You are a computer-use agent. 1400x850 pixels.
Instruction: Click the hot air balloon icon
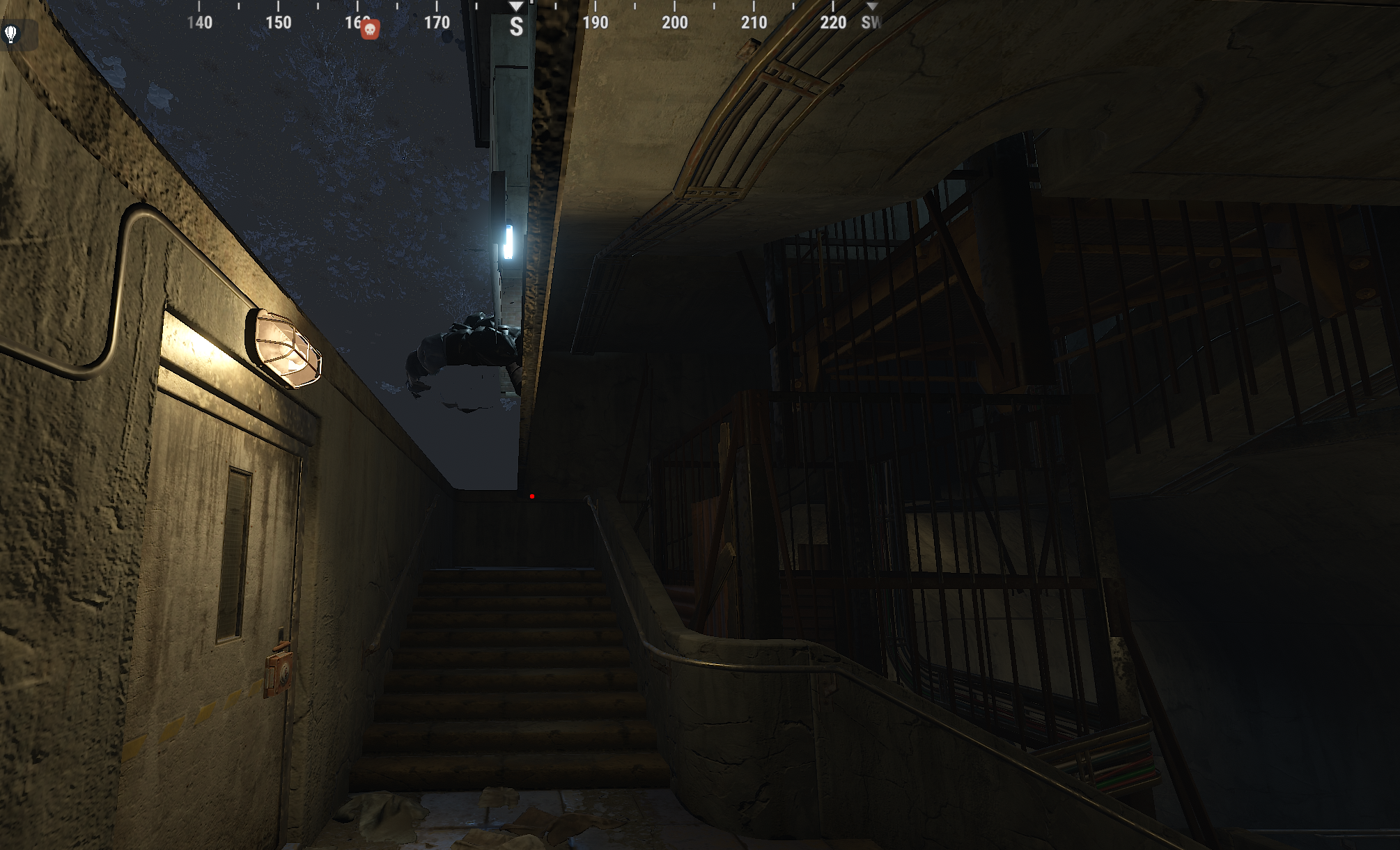11,33
